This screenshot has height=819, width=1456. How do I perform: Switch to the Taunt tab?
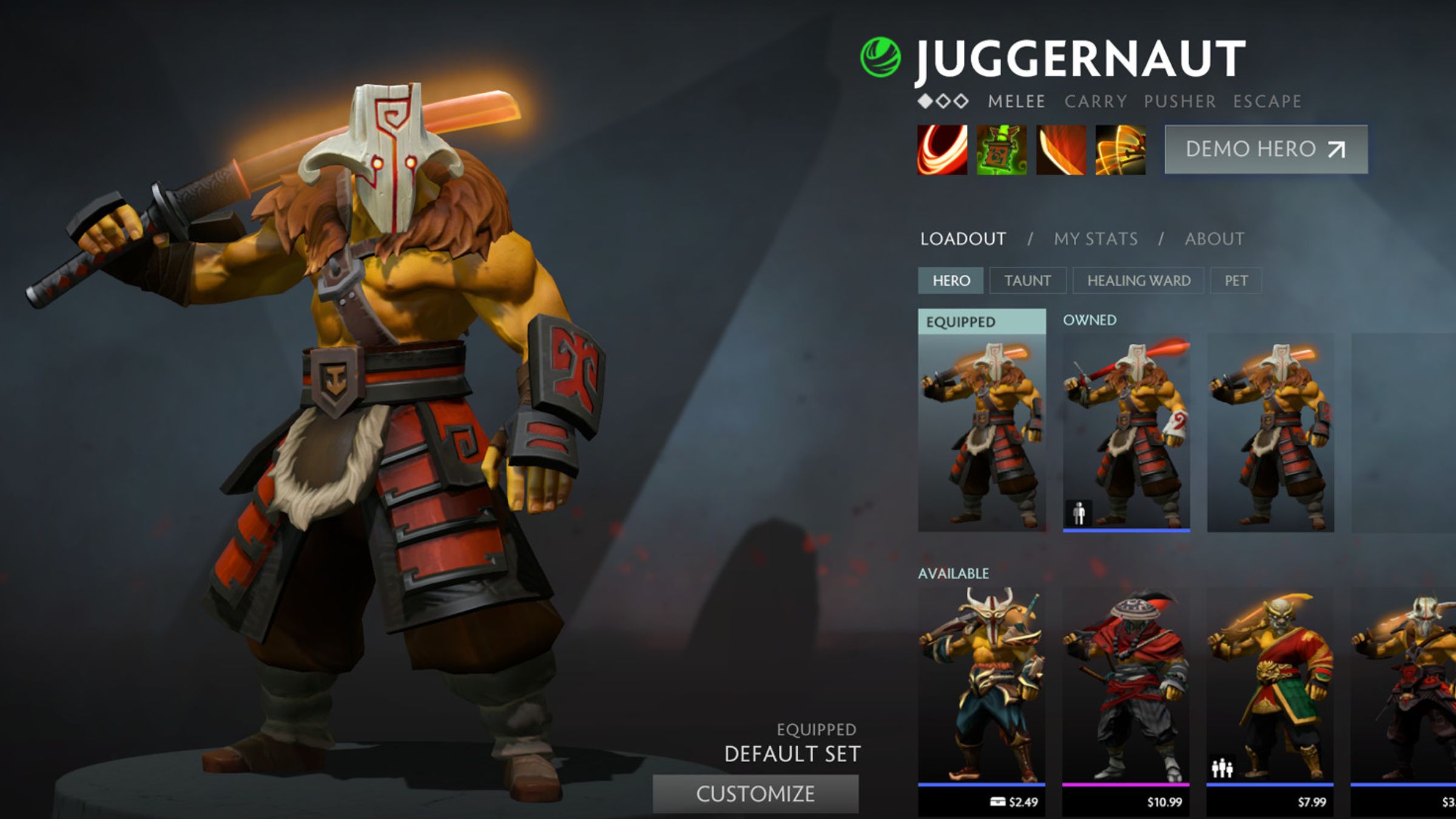[x=1027, y=281]
